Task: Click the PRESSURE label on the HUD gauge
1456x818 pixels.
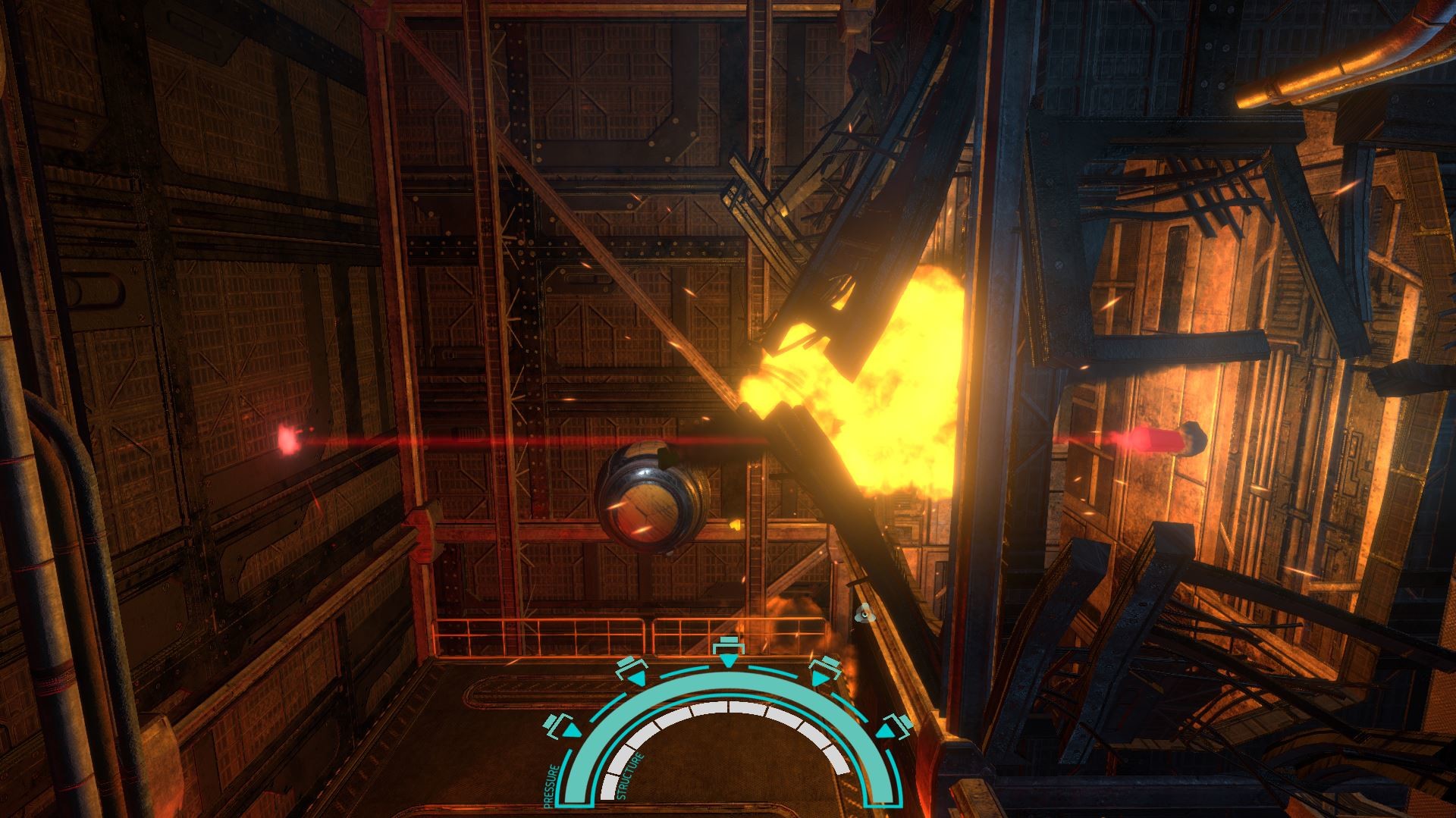Action: click(549, 783)
